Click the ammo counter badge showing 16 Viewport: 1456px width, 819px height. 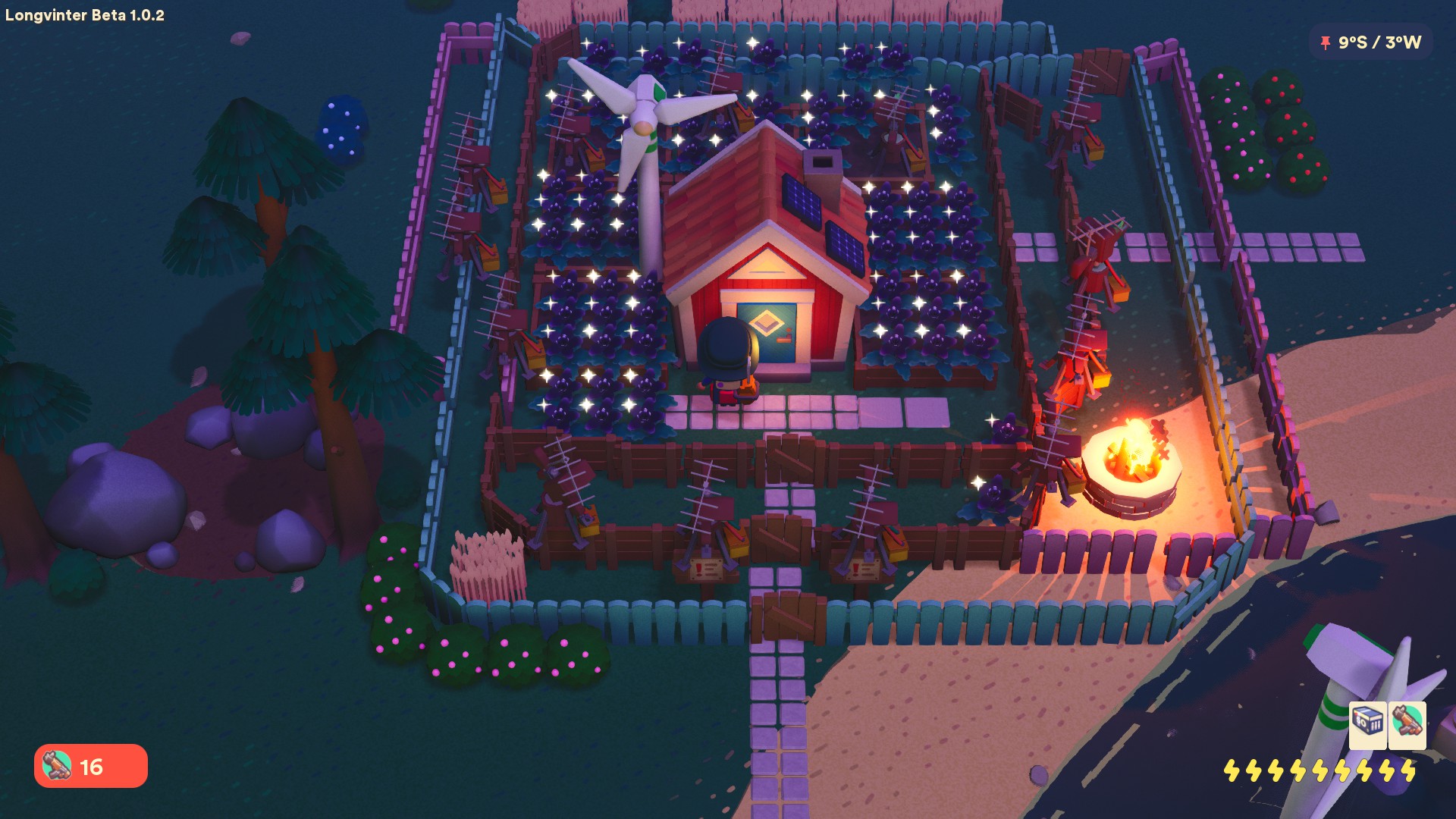pos(91,767)
